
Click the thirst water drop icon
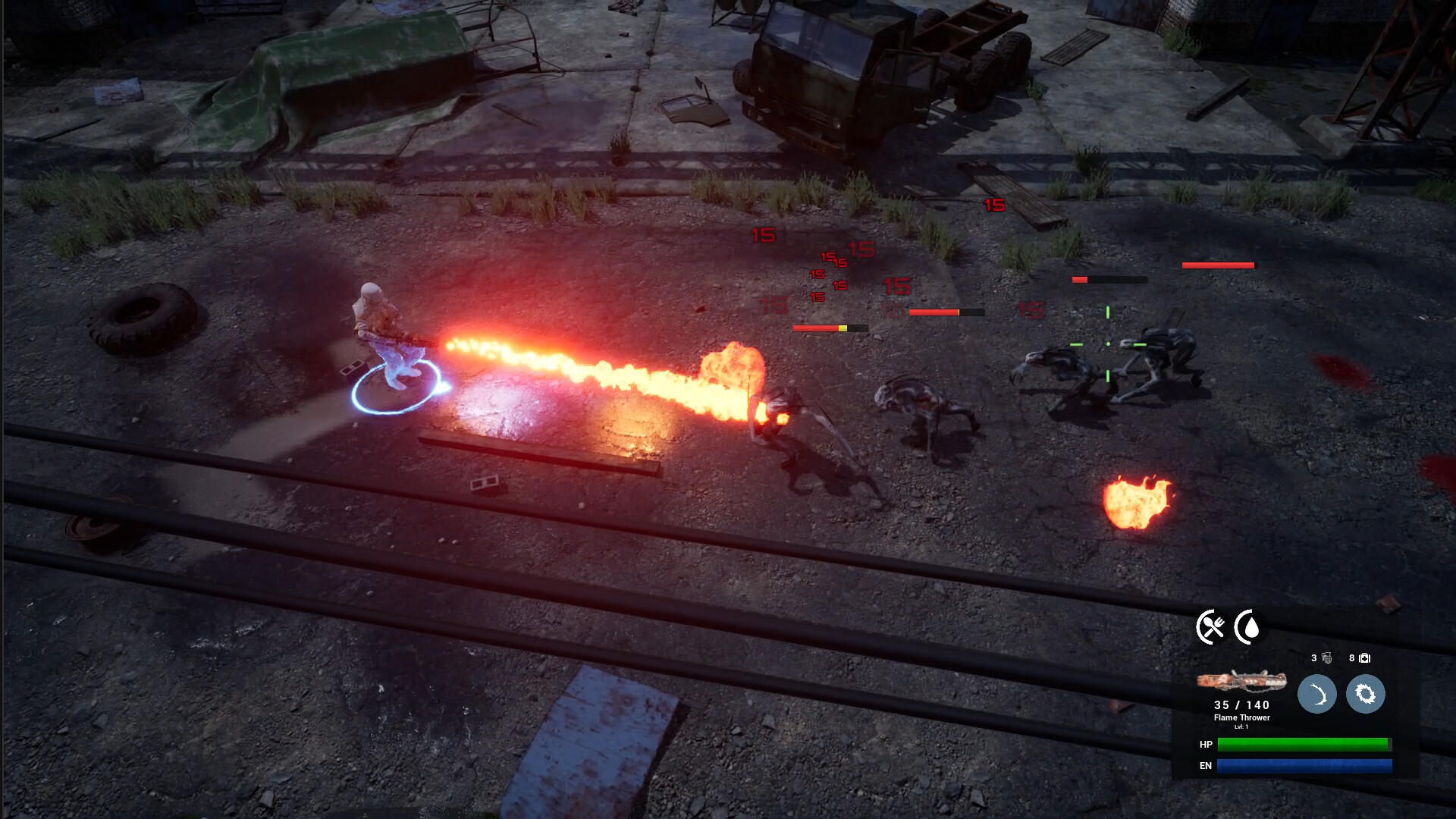1249,627
